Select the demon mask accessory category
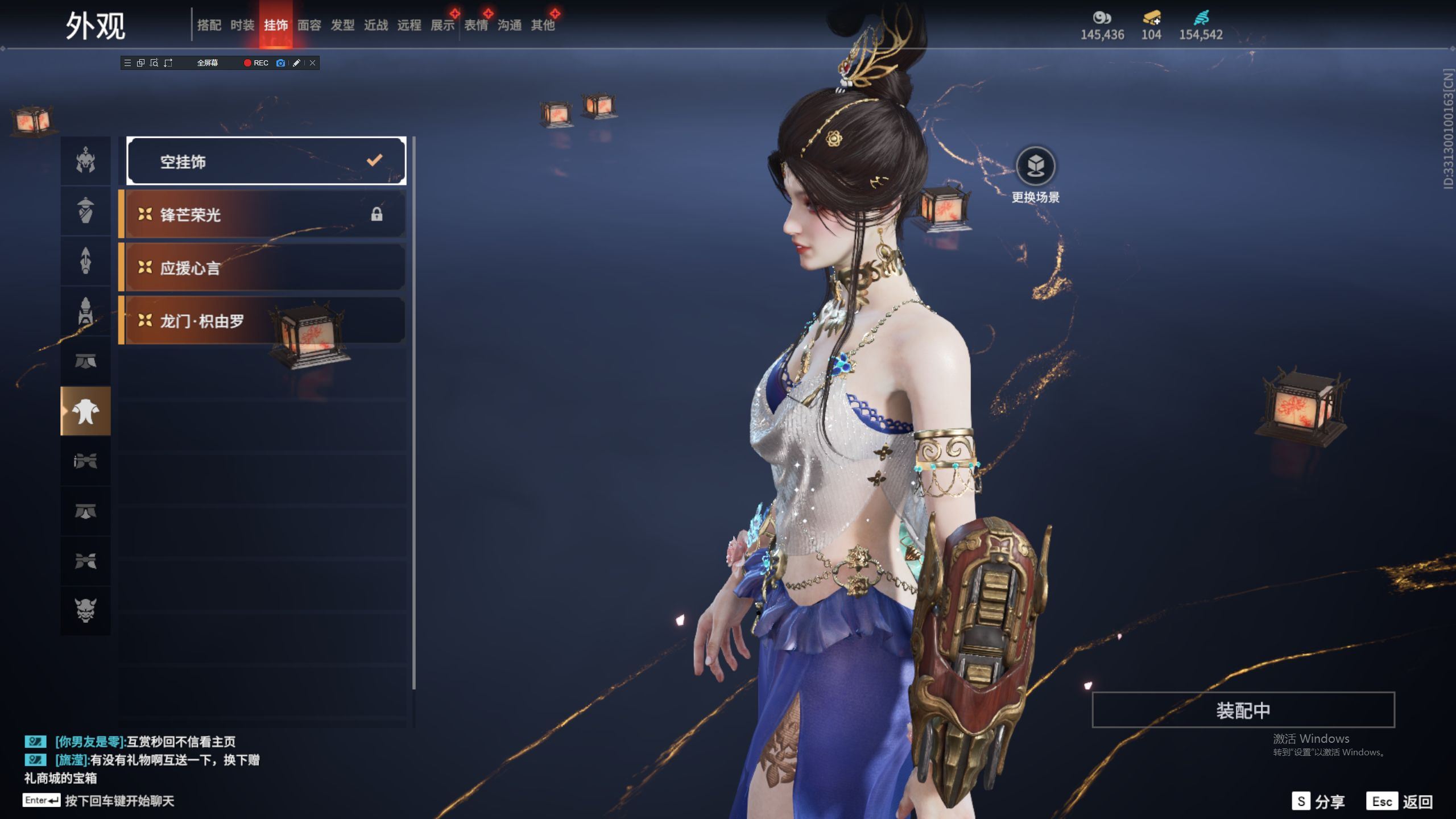The width and height of the screenshot is (1456, 819). click(86, 610)
